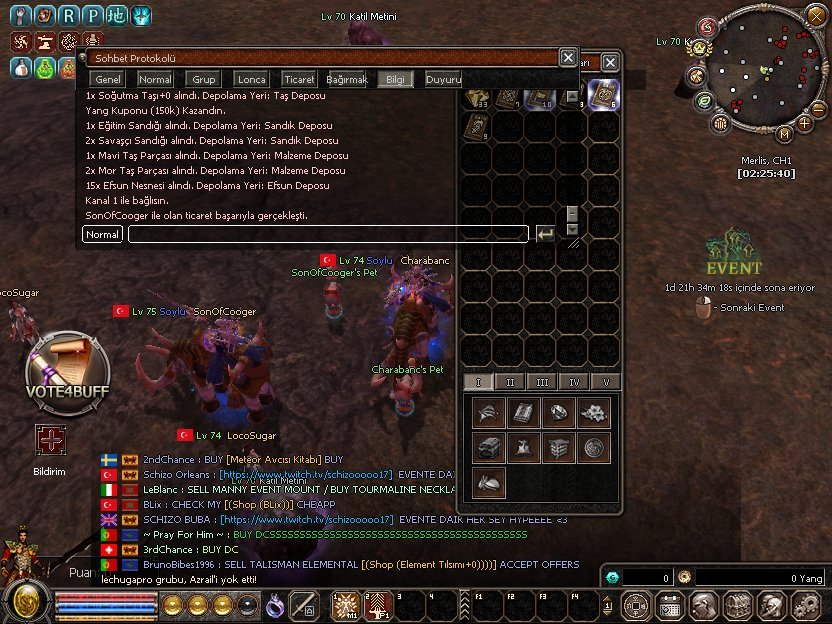
Task: Switch to the Bağırmak tab
Action: pos(347,79)
